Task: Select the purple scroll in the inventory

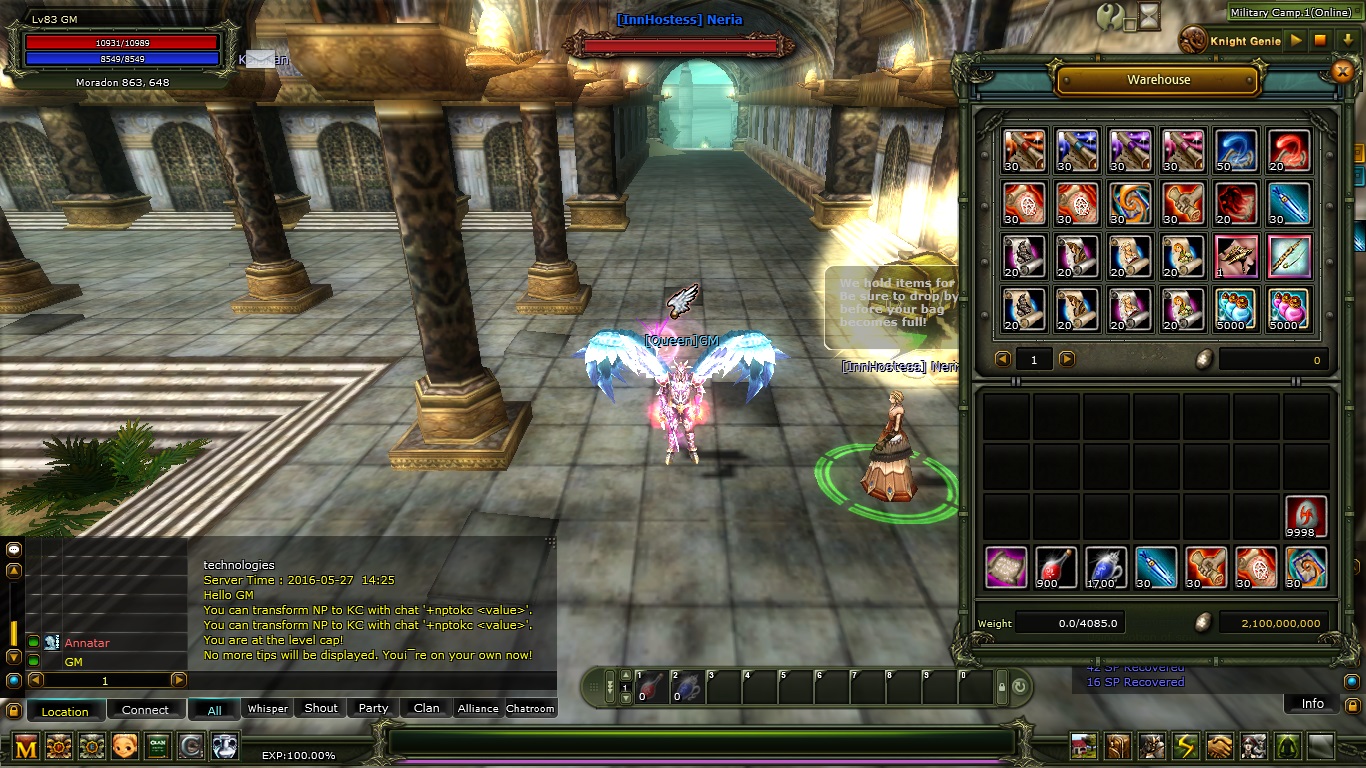Action: (x=1006, y=567)
